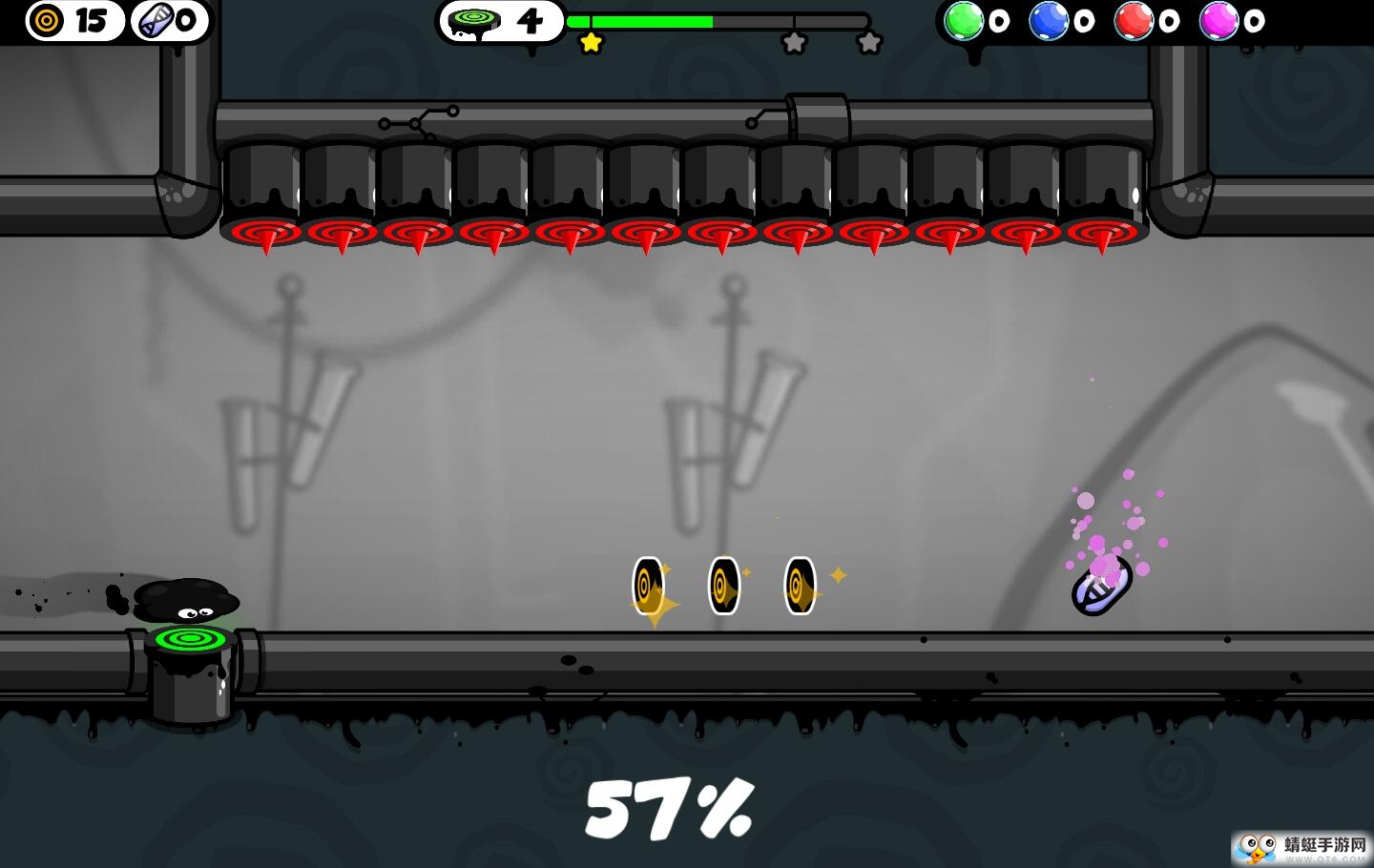1374x868 pixels.
Task: Select the green orb icon
Action: coord(964,20)
